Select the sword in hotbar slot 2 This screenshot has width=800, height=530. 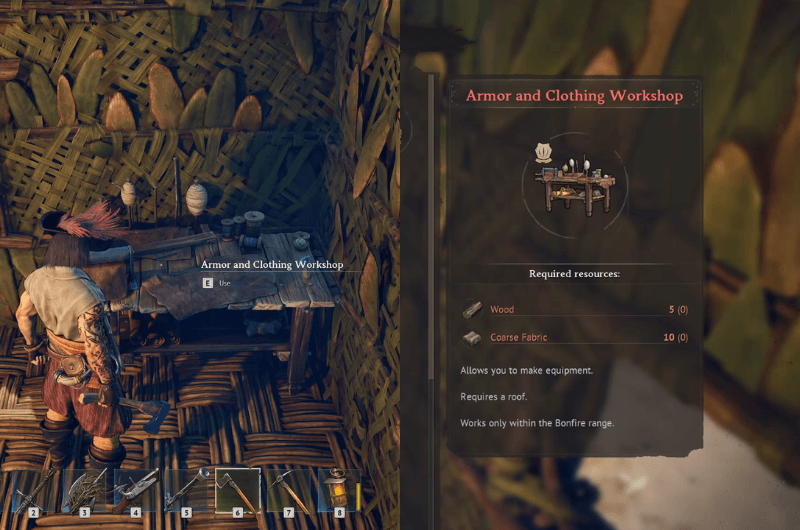[35, 490]
